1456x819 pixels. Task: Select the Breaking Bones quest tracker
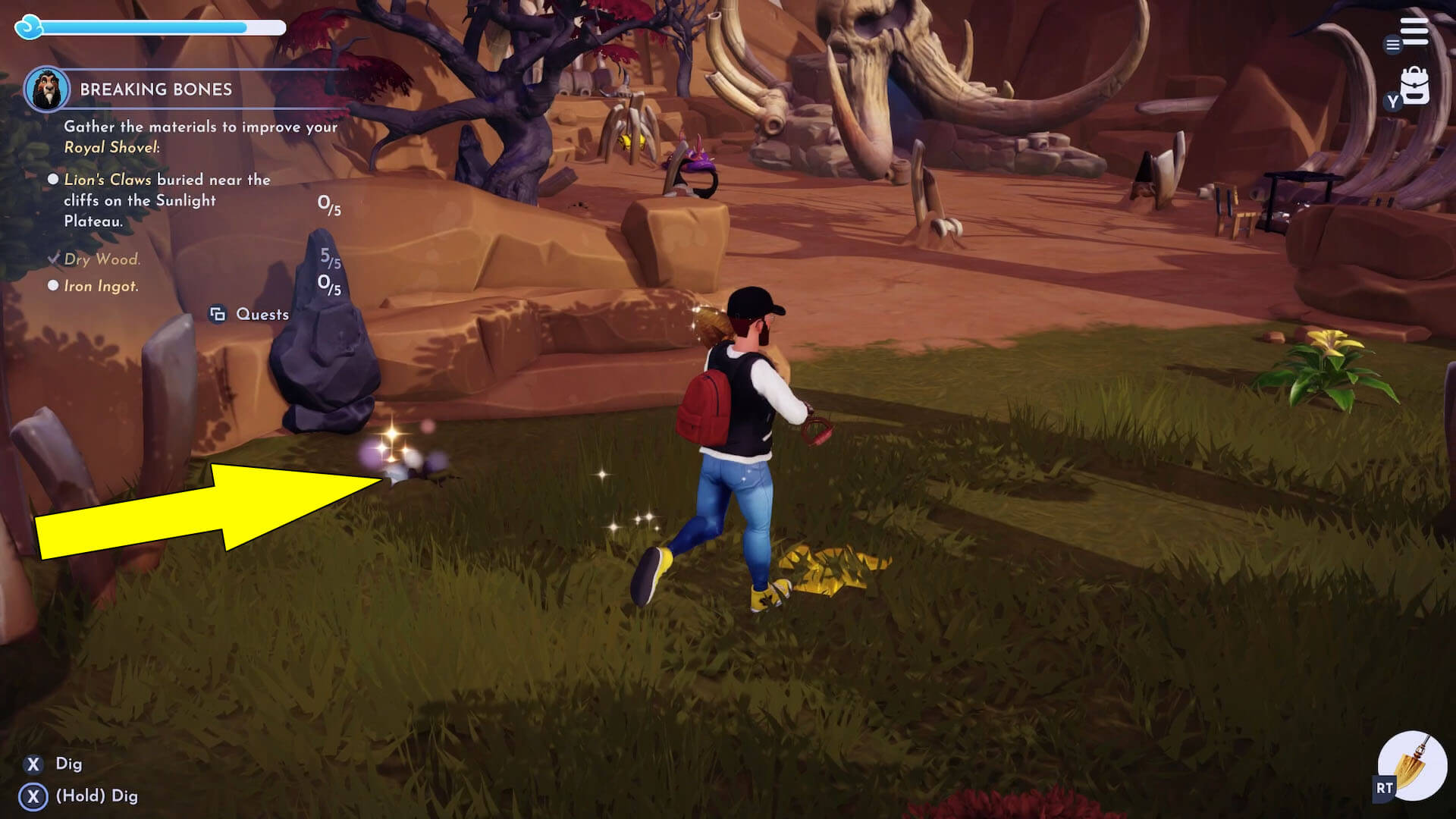[155, 89]
